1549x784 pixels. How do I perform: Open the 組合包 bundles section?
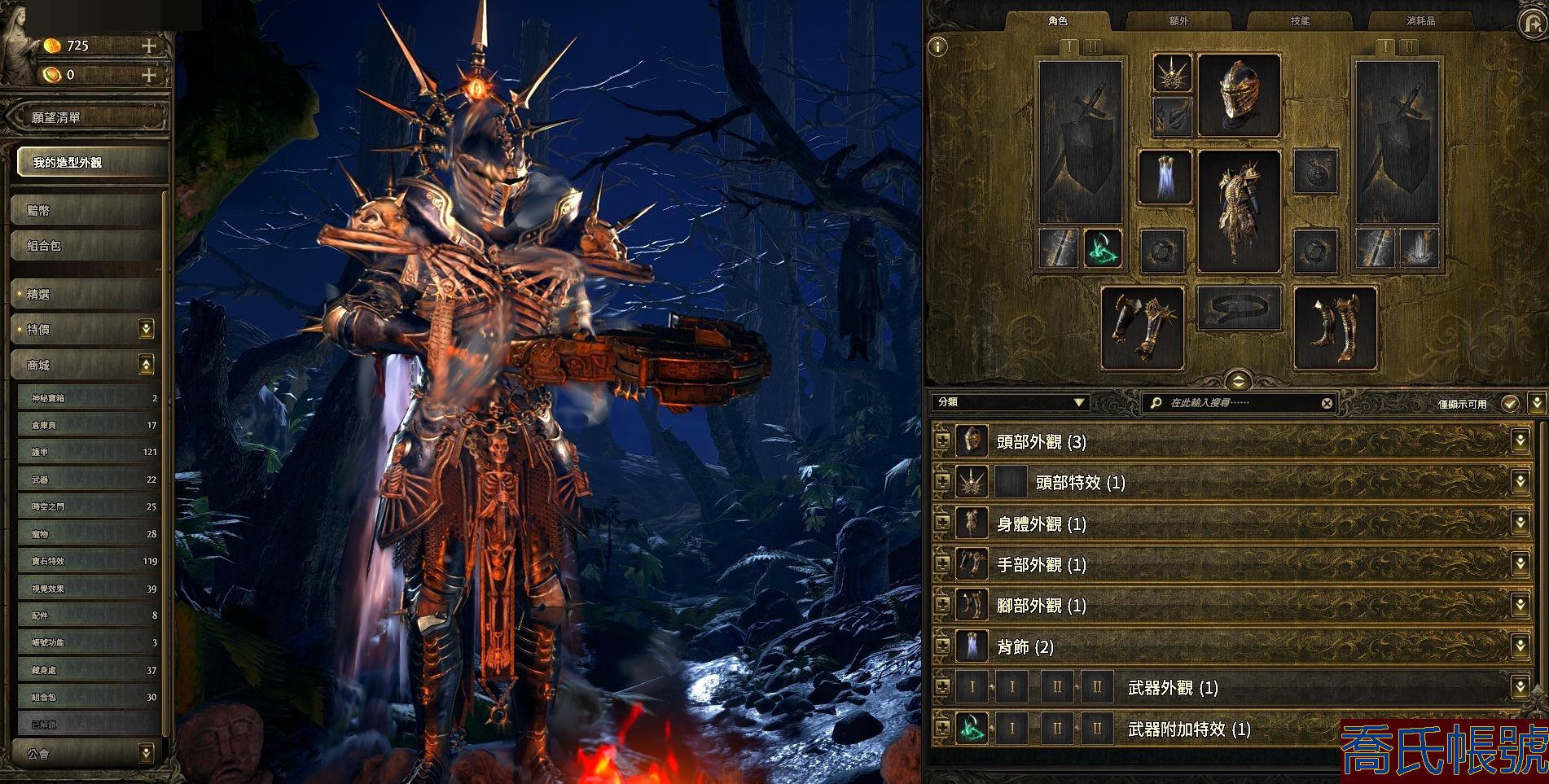tap(86, 246)
